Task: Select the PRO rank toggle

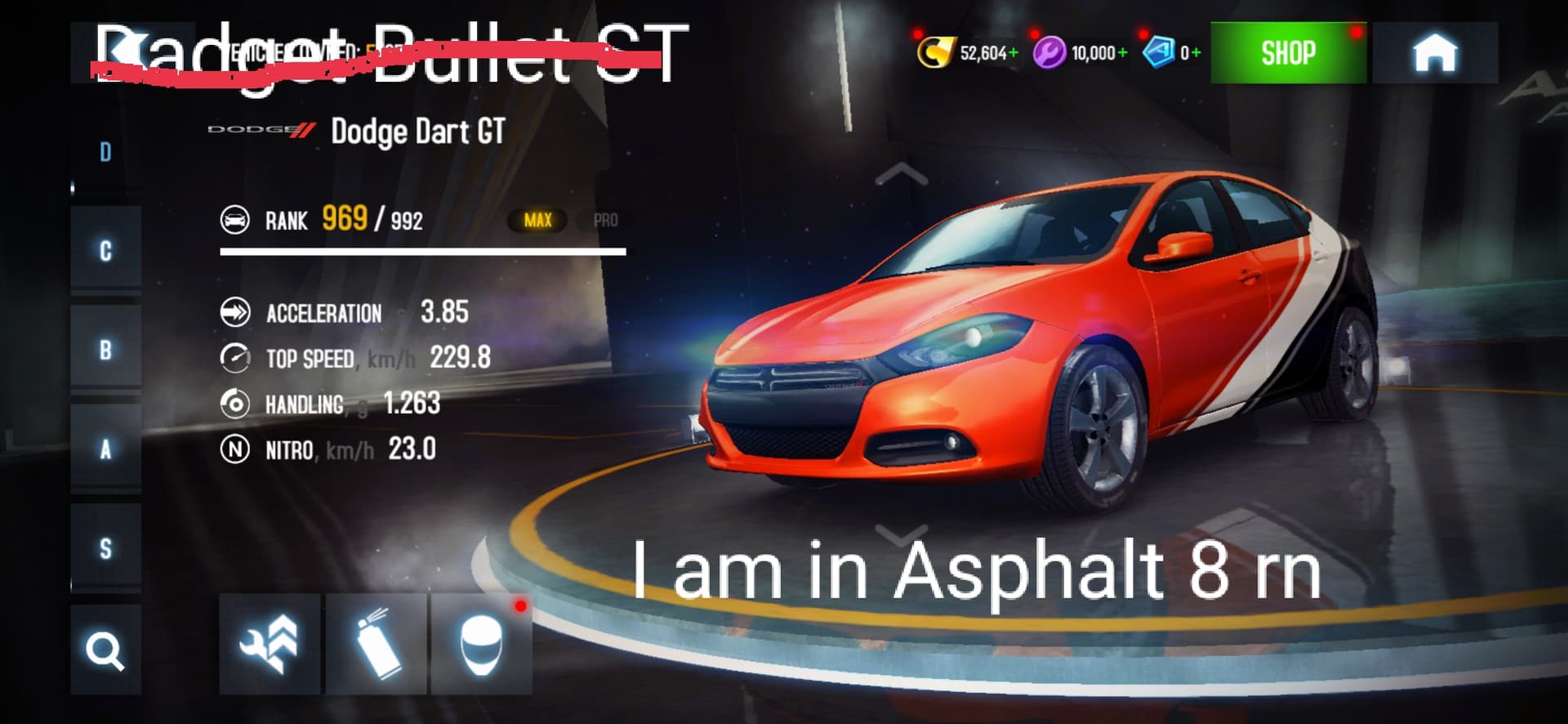Action: click(x=605, y=221)
